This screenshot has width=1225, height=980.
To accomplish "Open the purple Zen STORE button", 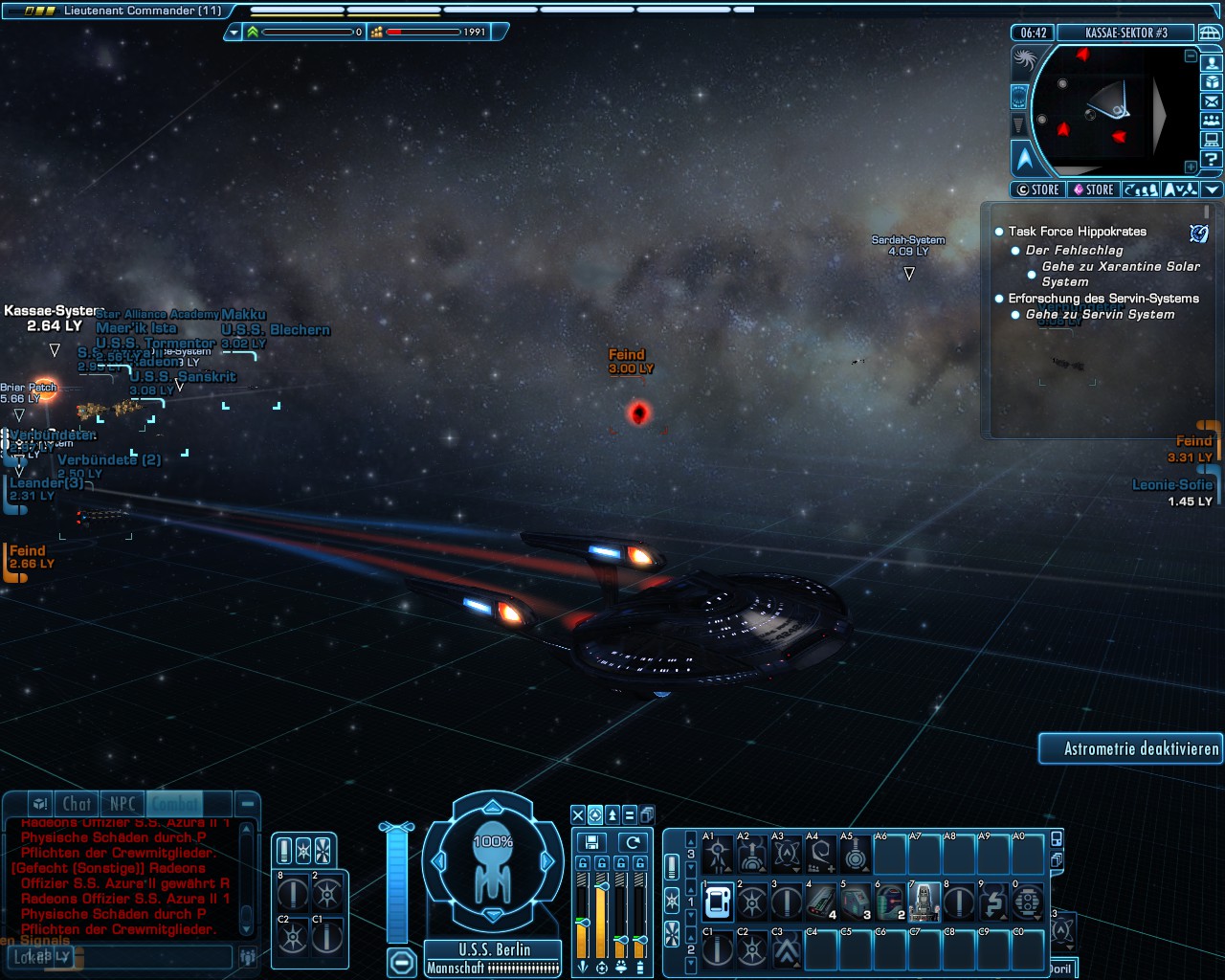I will pos(1093,189).
